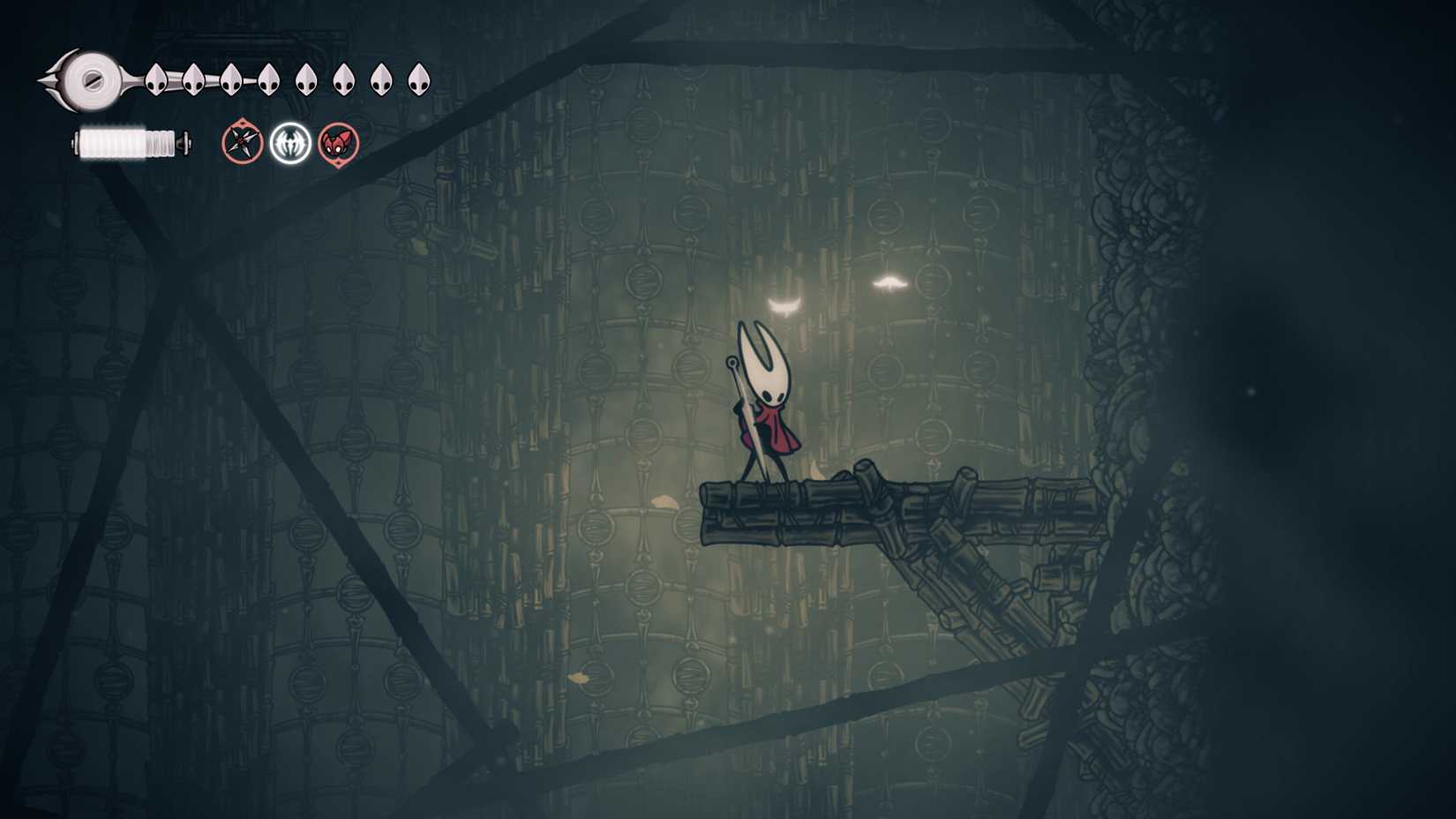This screenshot has height=819, width=1456.
Task: Click the first health mask icon
Action: [154, 78]
